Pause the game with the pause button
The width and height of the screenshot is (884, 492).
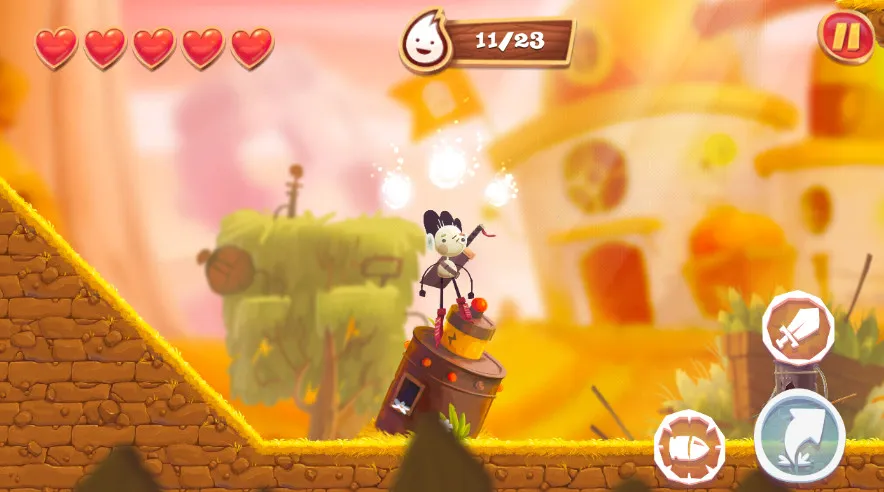(x=846, y=37)
